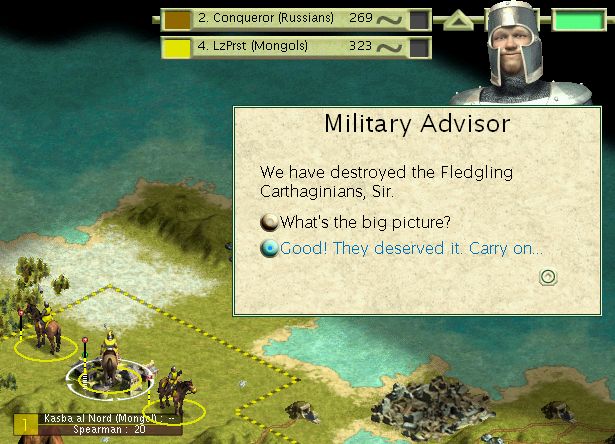
Task: Click the dark square beside Conqueror's score
Action: [x=420, y=19]
